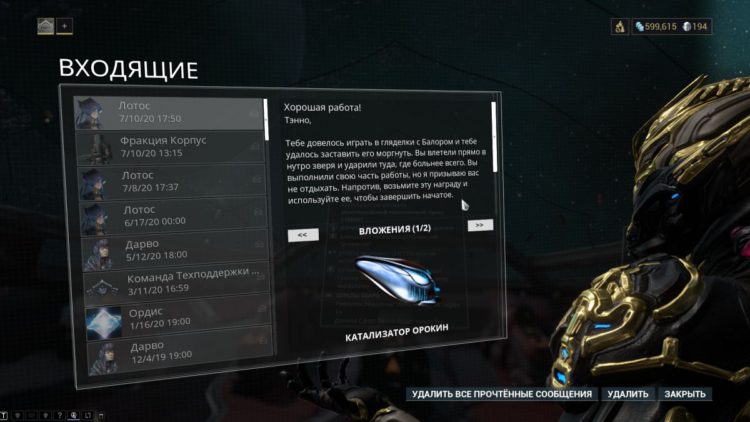
Task: Open the Команда Техподдержки message
Action: (x=168, y=281)
